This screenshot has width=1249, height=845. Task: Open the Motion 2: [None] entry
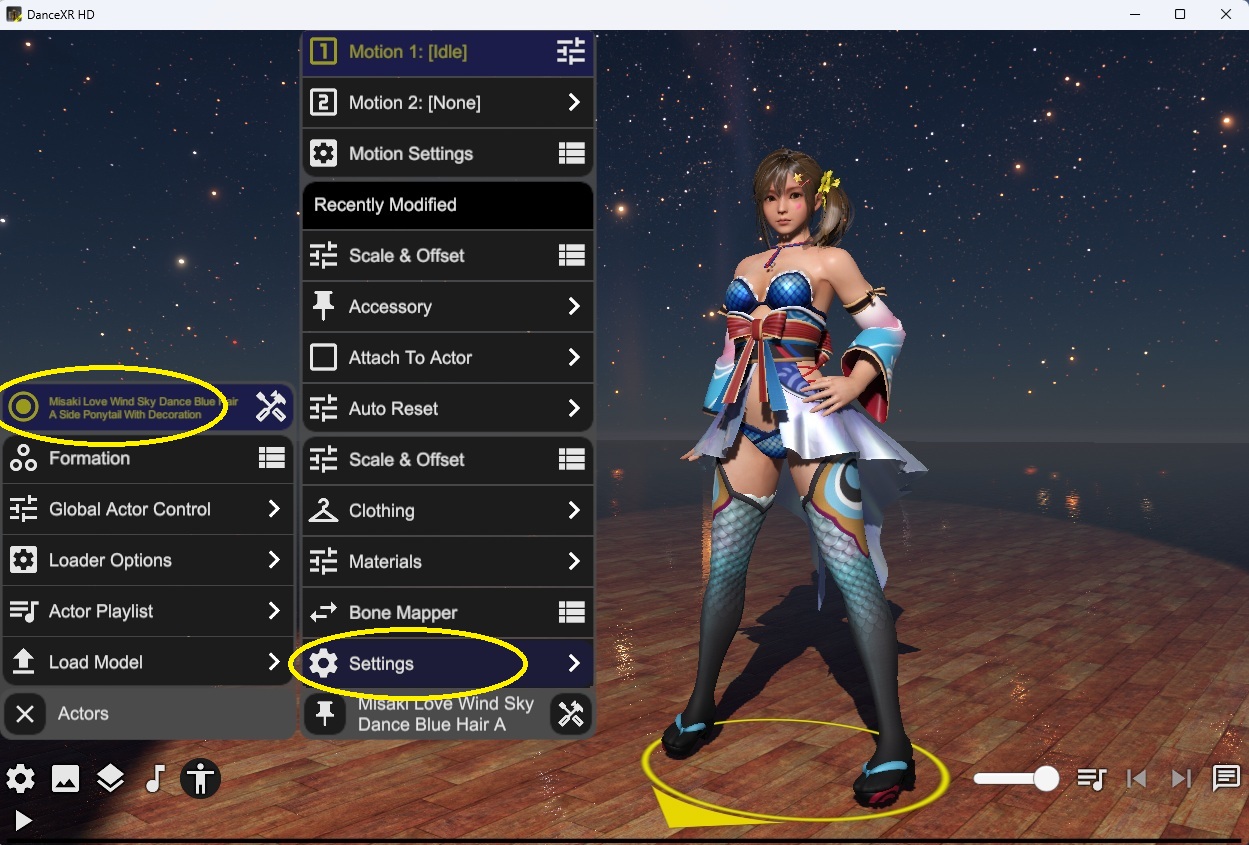coord(447,103)
